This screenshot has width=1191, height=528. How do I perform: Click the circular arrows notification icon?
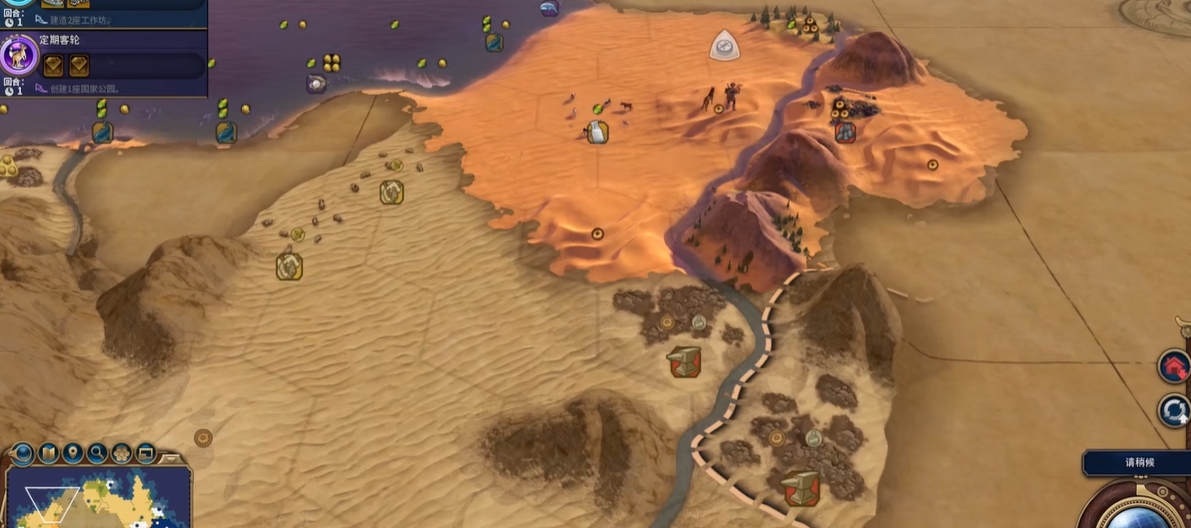tap(1174, 410)
